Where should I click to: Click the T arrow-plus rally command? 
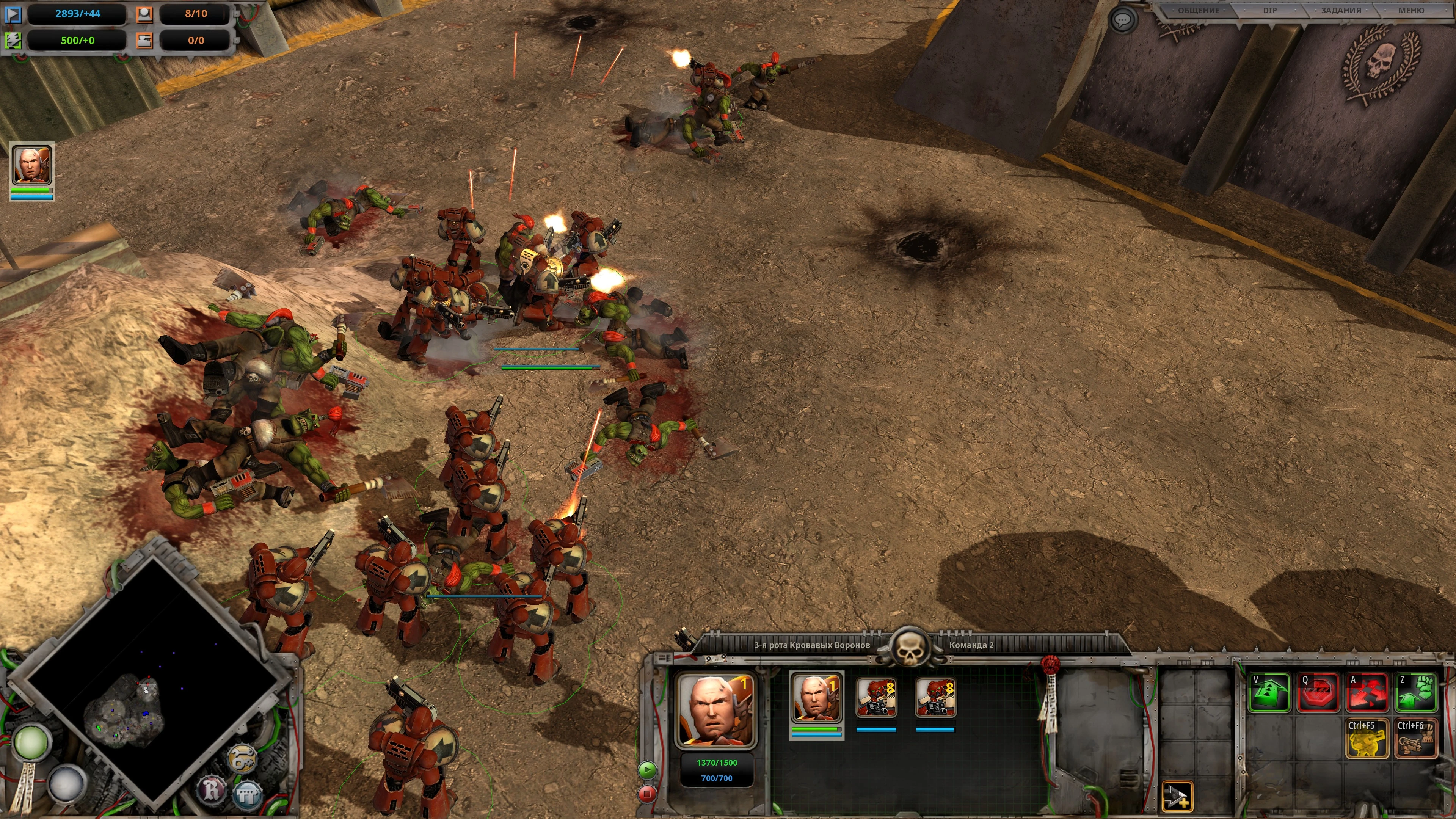(1177, 796)
